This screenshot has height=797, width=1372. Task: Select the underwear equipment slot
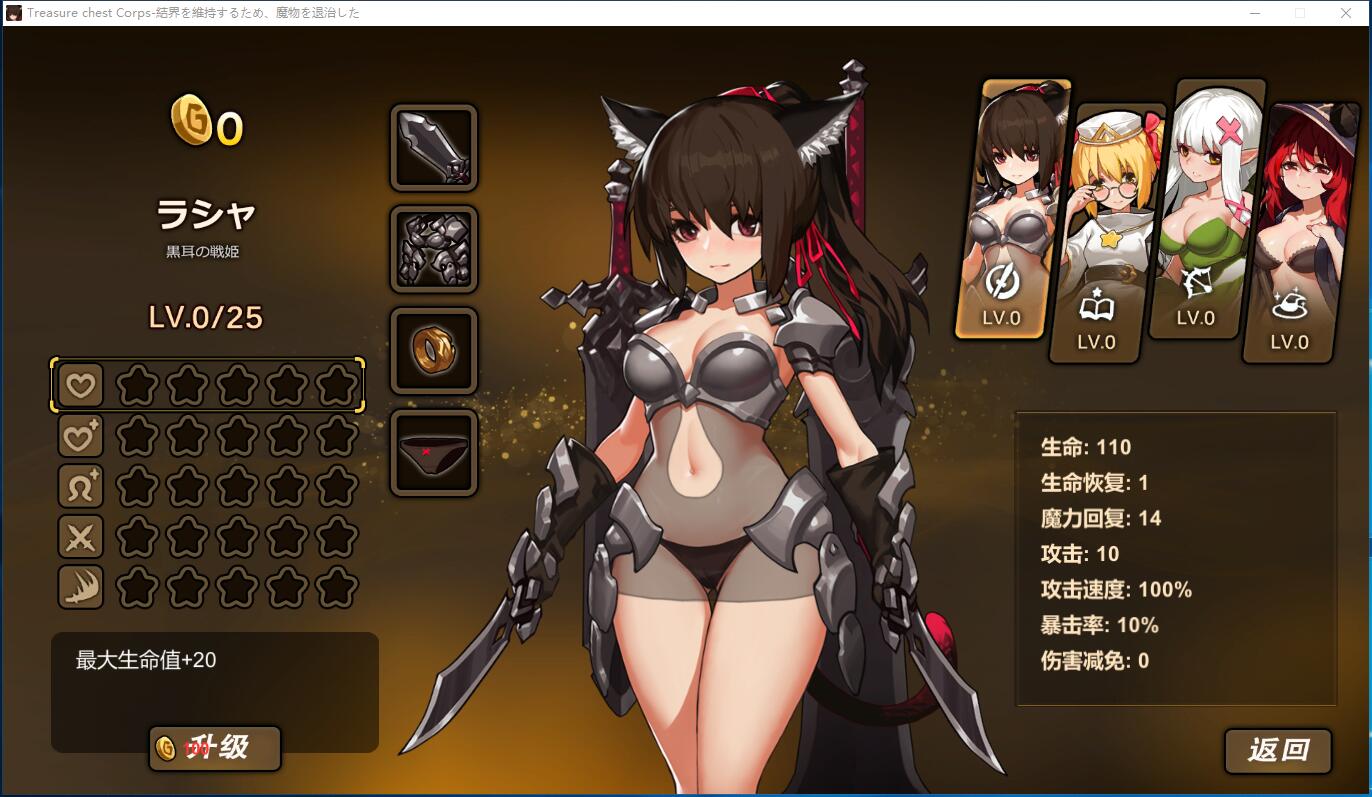point(434,451)
